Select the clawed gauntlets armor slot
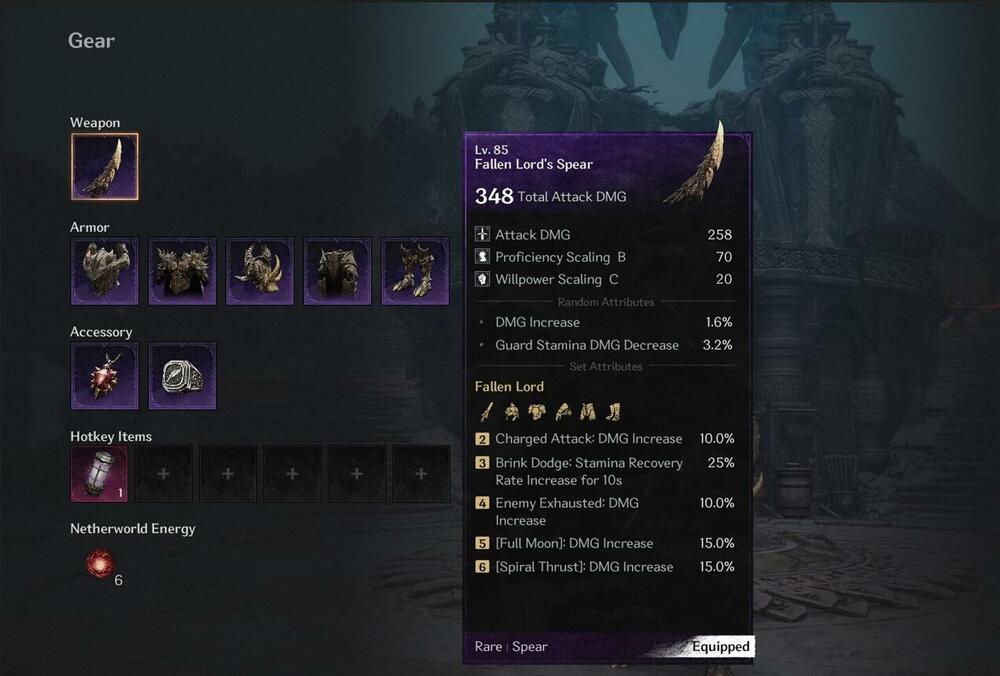1000x676 pixels. [260, 271]
